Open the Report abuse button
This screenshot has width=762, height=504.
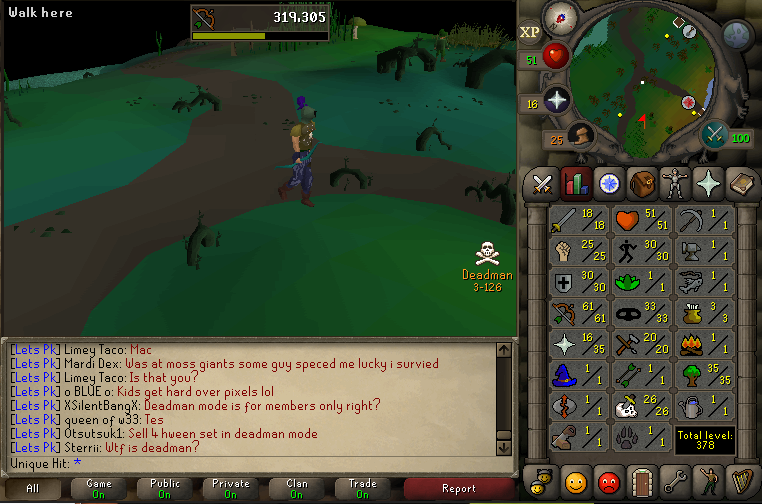coord(459,488)
